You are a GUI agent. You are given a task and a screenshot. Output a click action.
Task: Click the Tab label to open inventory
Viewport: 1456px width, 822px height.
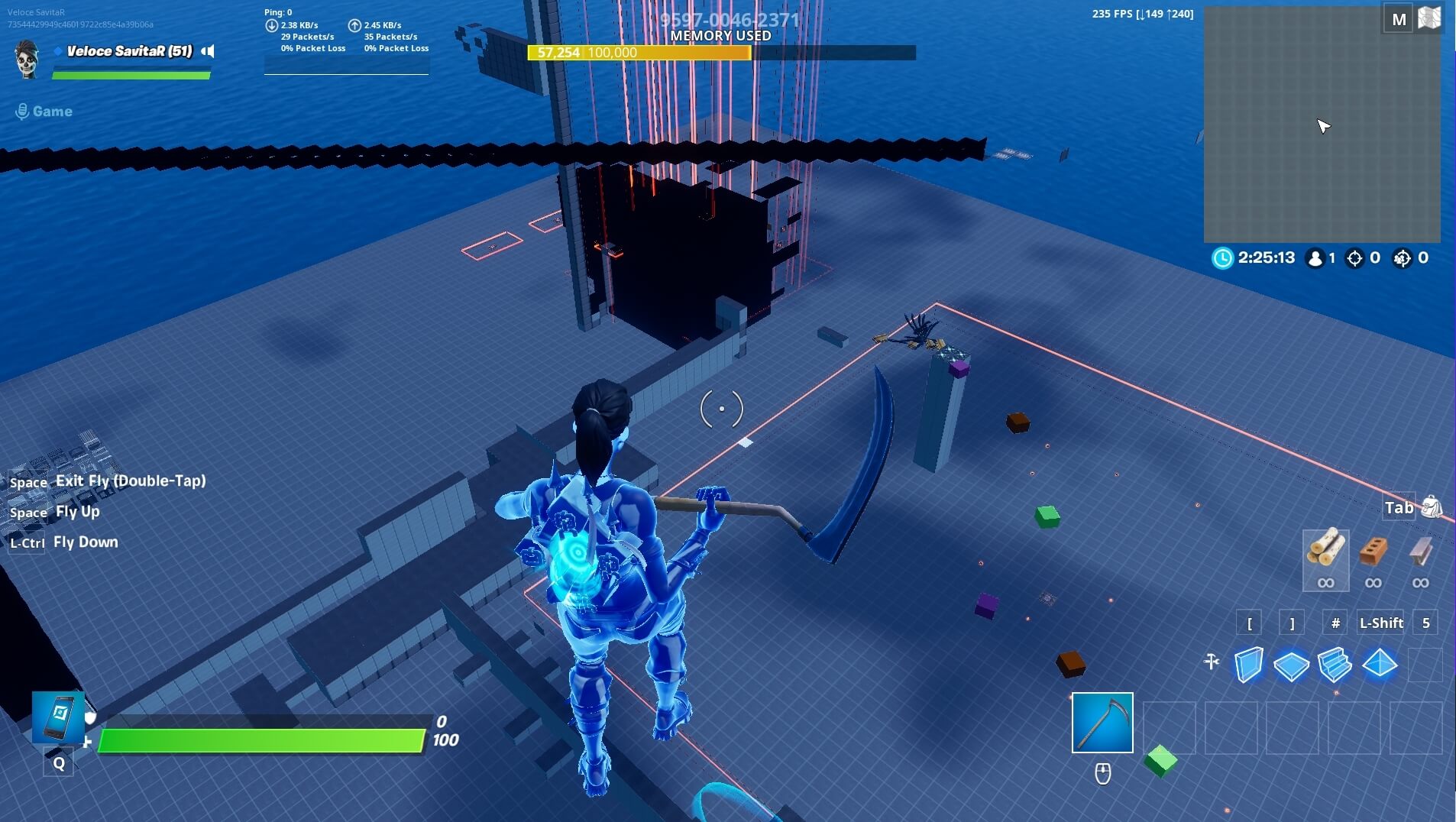(x=1399, y=507)
